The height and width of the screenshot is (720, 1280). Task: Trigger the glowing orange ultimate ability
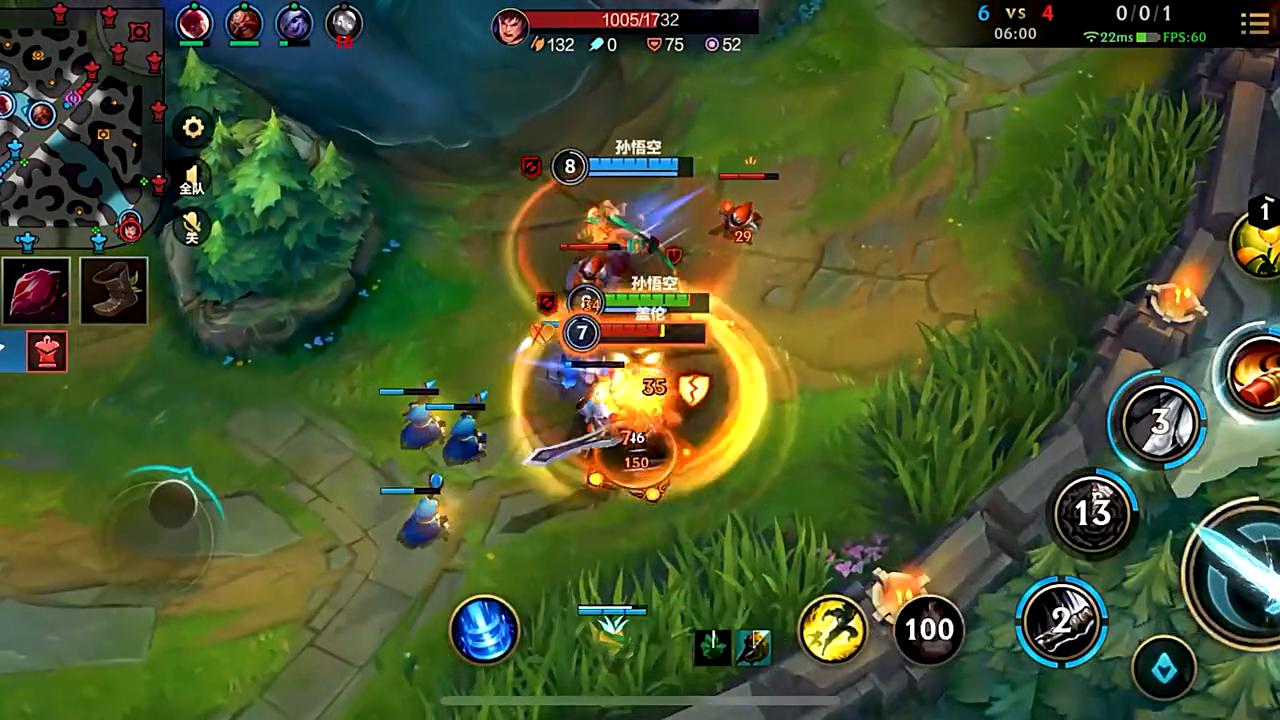[x=1255, y=372]
